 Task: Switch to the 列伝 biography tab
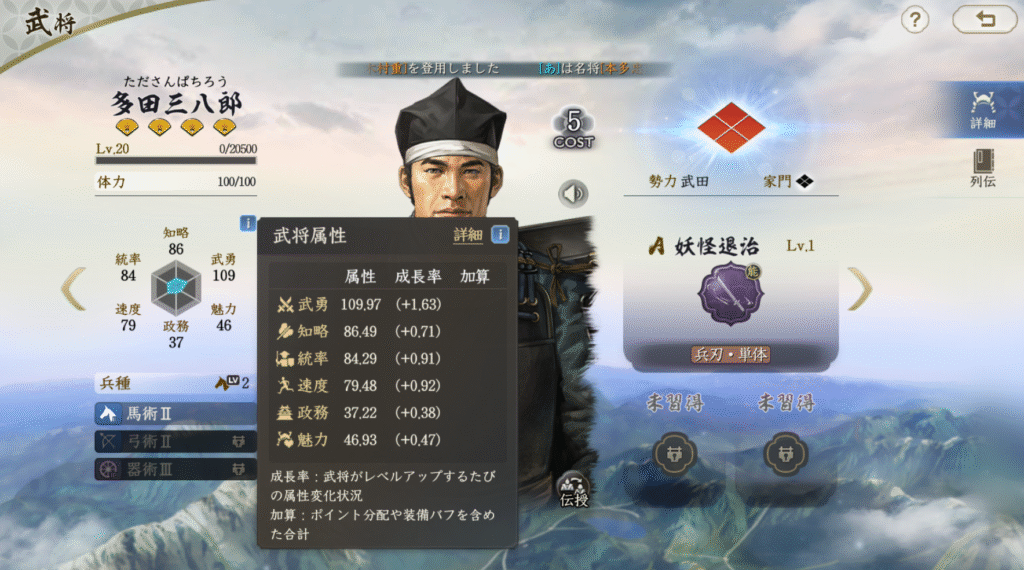pos(982,168)
